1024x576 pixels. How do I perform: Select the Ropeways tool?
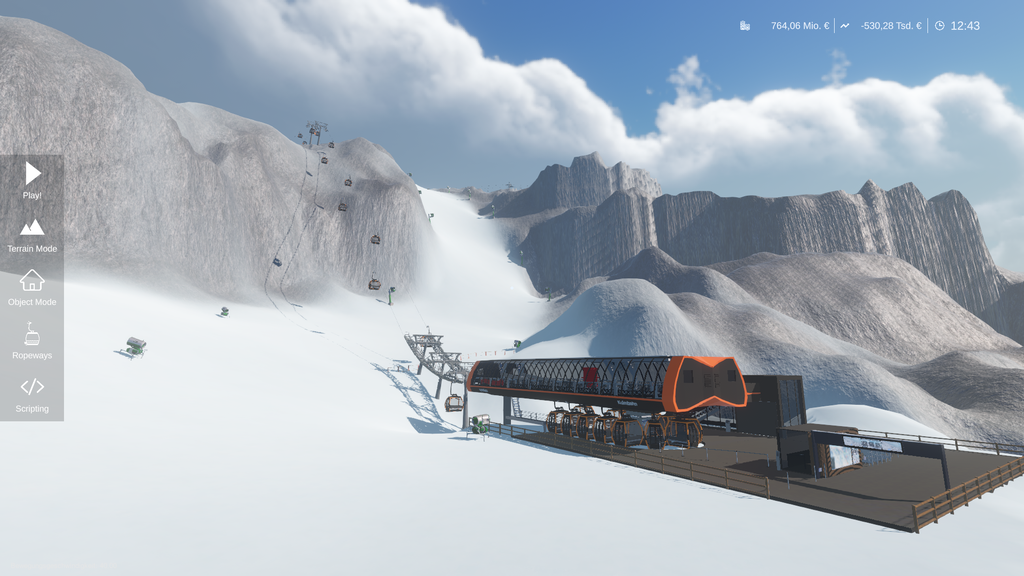pos(32,341)
